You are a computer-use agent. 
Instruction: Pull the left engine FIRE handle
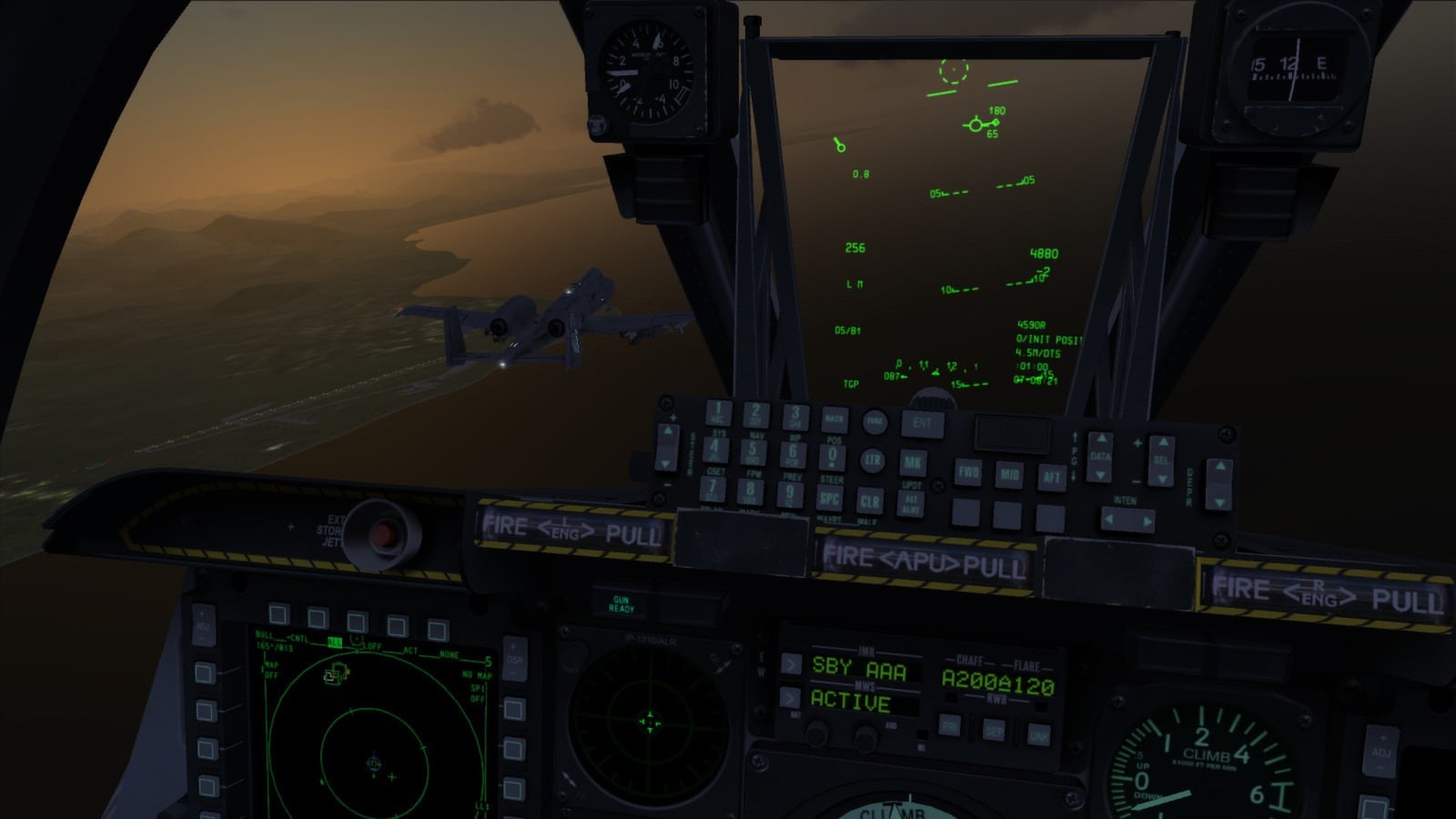click(x=571, y=531)
